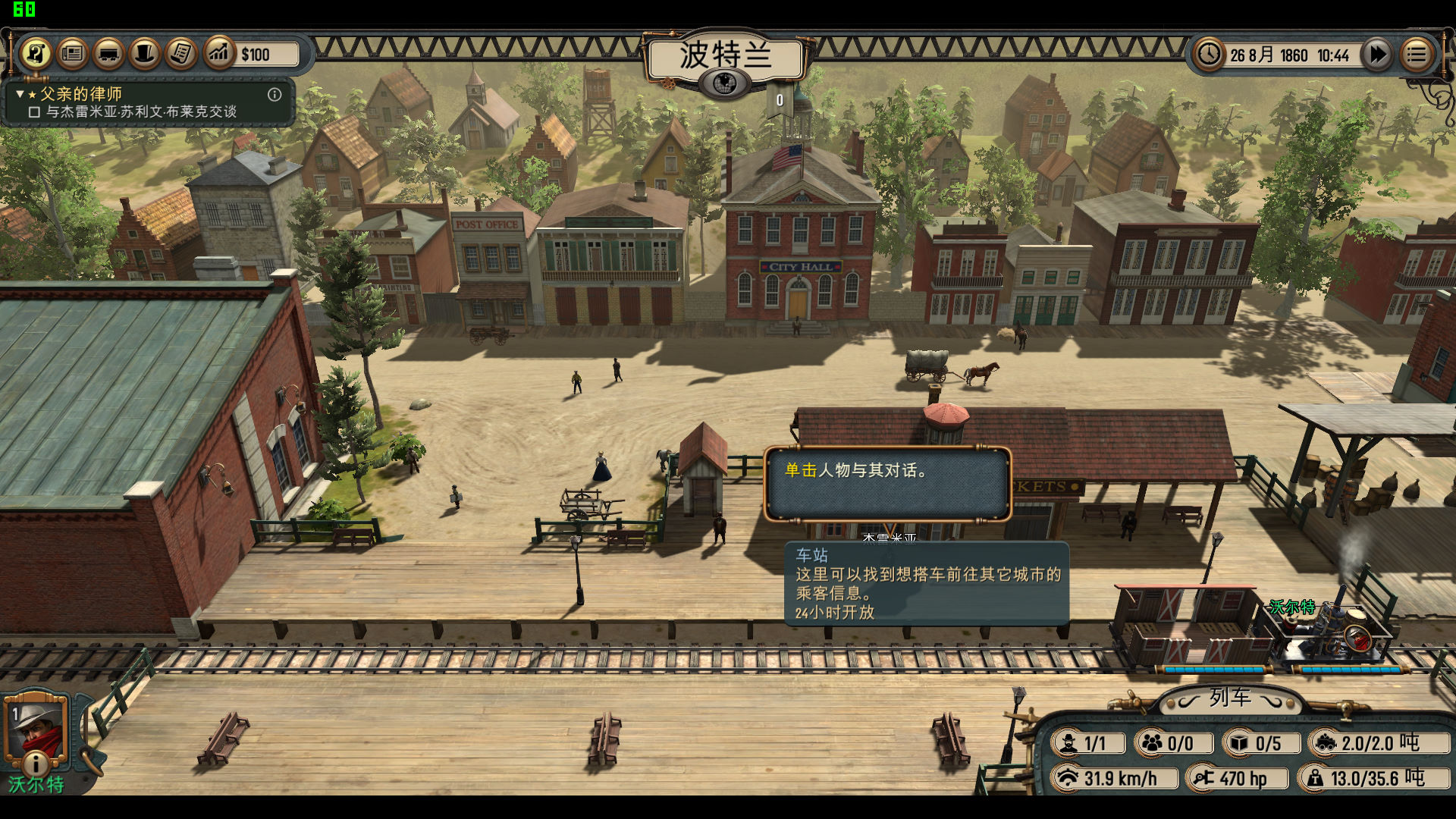Open the globe map under 波特兰
This screenshot has width=1456, height=819.
pos(724,82)
